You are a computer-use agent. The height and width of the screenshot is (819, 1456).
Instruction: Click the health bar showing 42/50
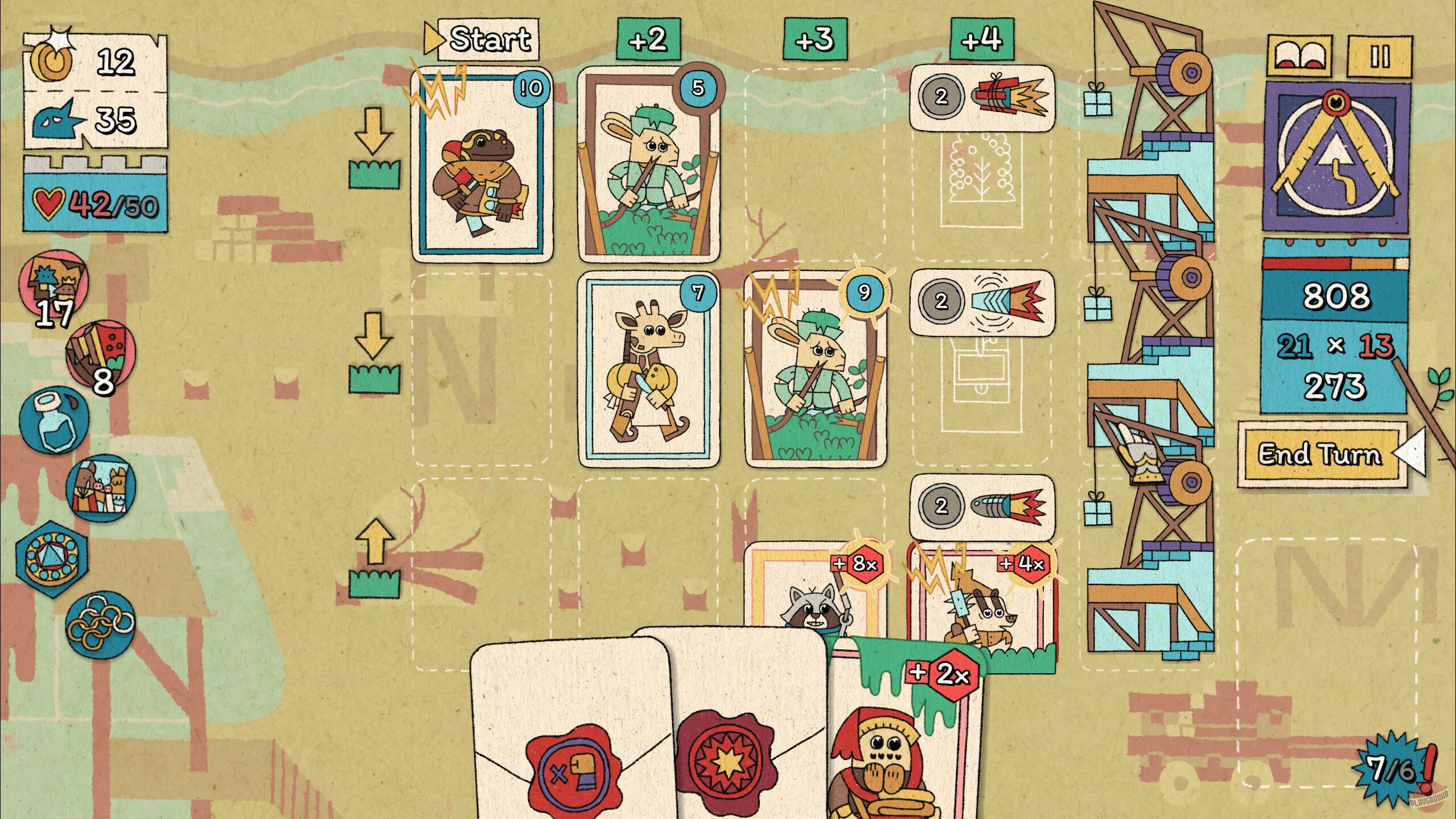94,202
